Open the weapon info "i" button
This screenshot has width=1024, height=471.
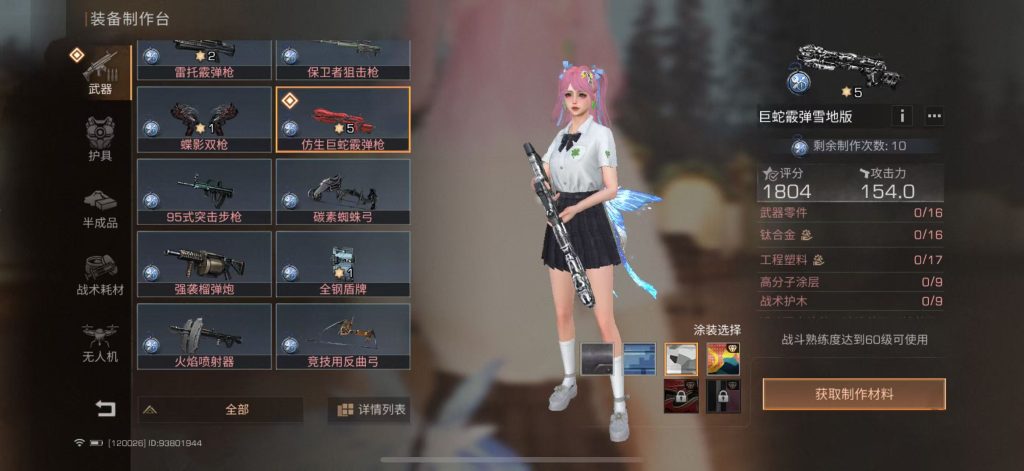point(902,116)
